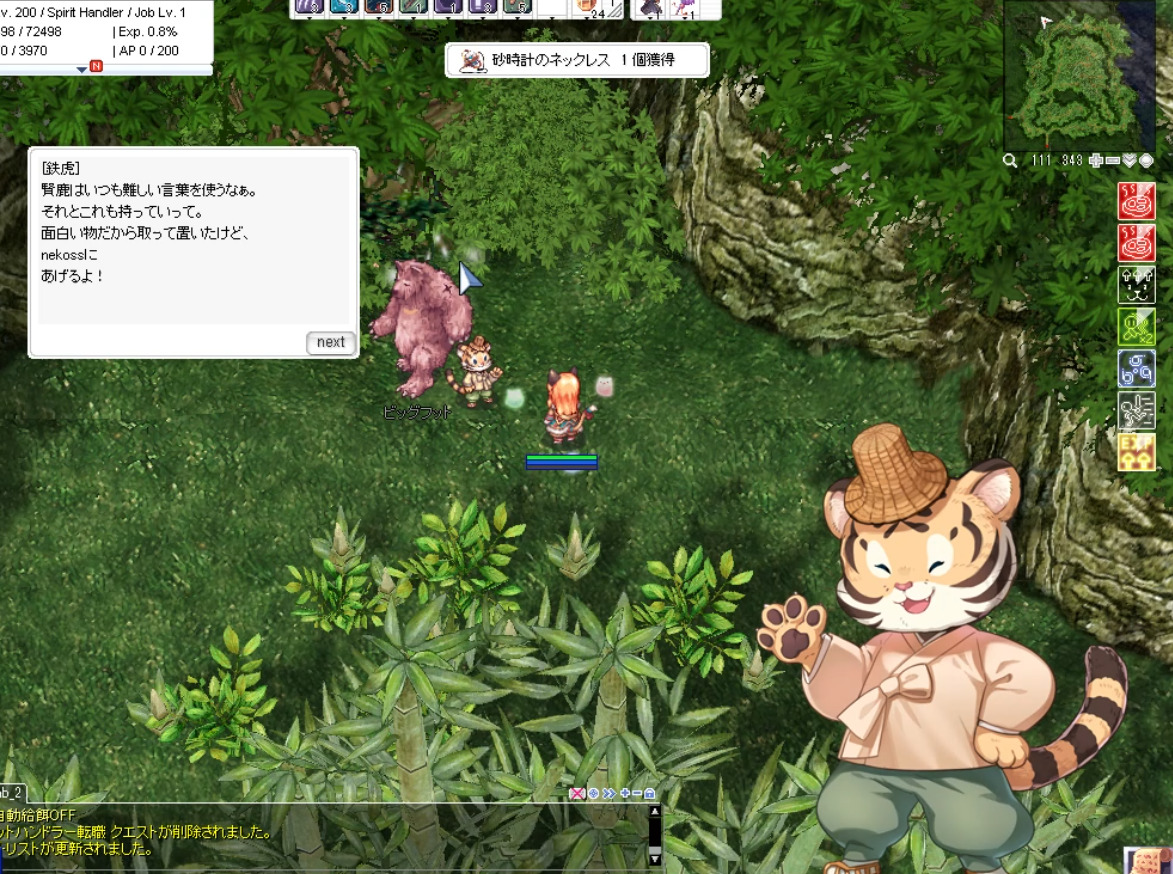Image resolution: width=1173 pixels, height=874 pixels.
Task: Select the green x2 status icon
Action: (1137, 326)
